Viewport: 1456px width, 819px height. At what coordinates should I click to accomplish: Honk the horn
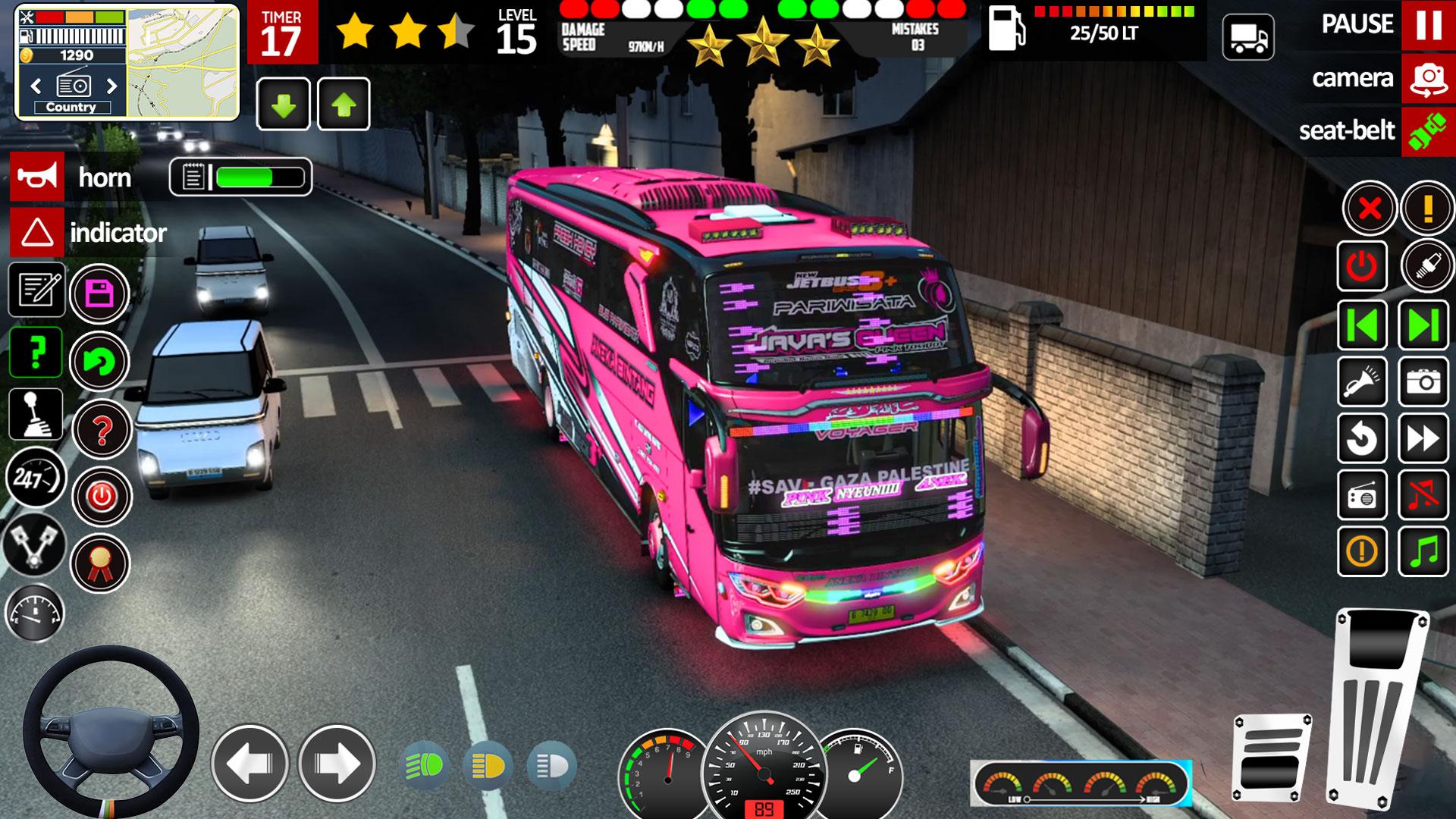coord(36,177)
